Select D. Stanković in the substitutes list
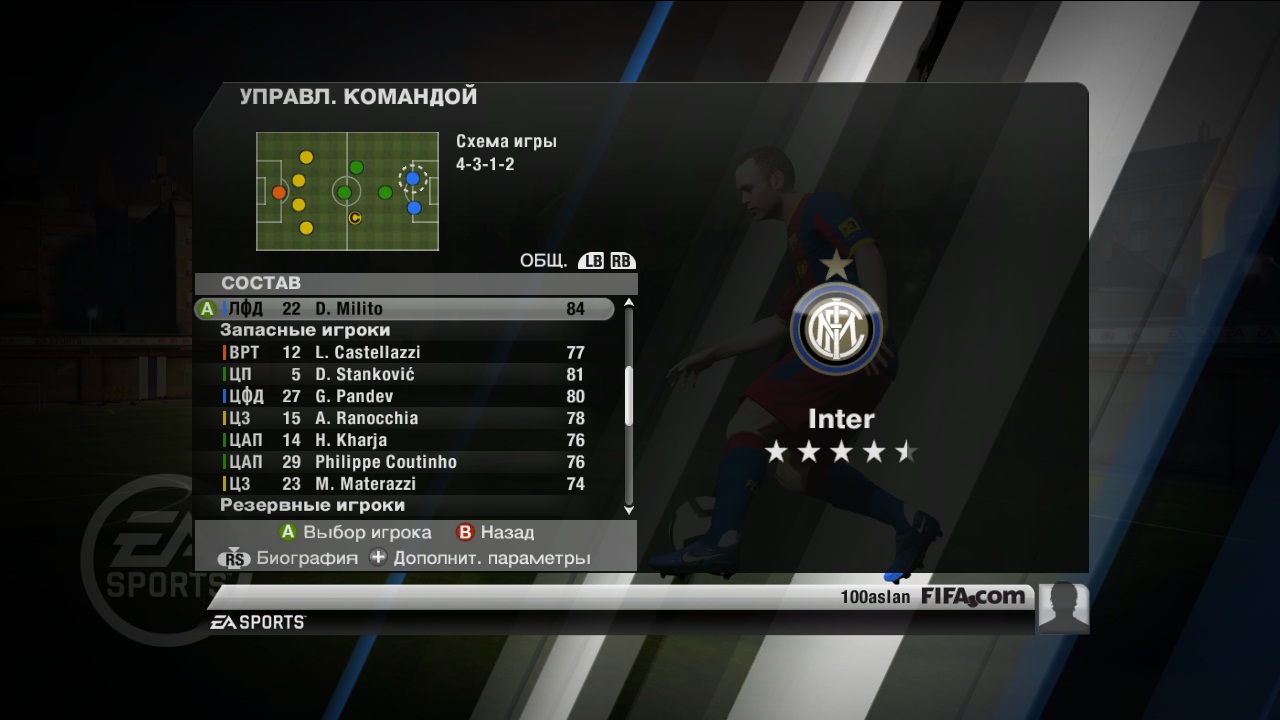This screenshot has height=720, width=1280. point(404,374)
